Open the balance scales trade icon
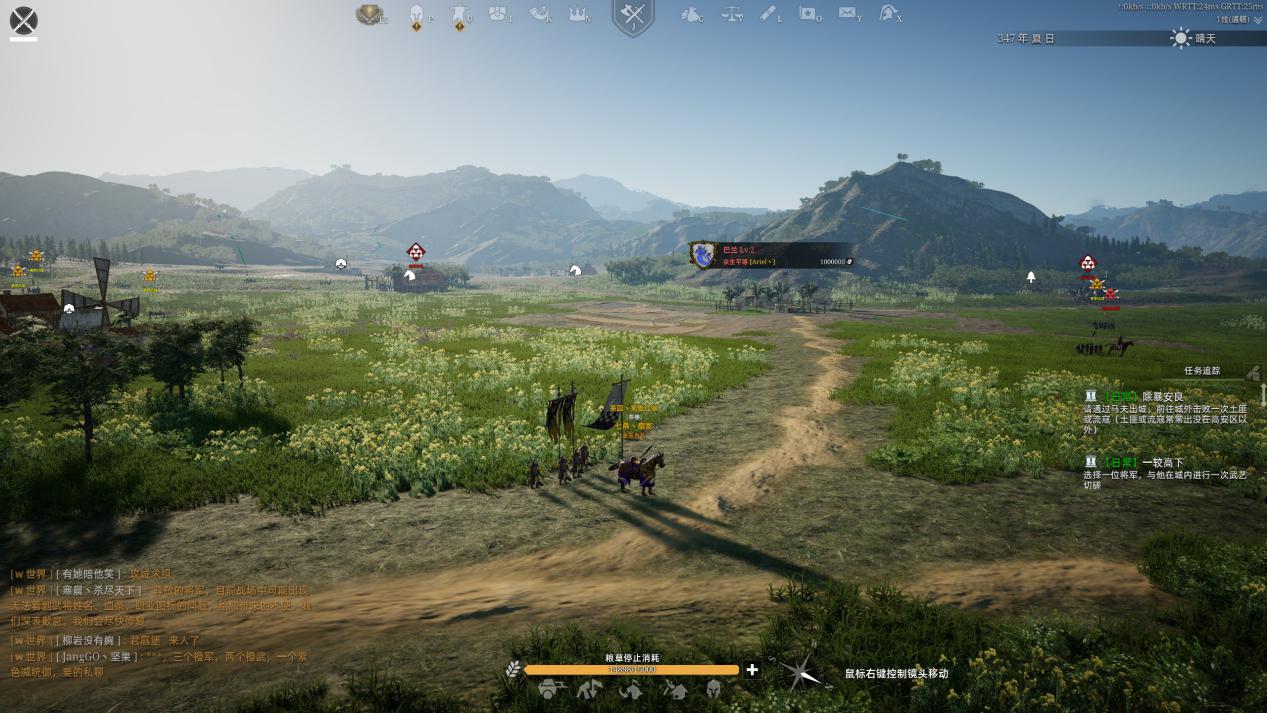 [x=731, y=15]
